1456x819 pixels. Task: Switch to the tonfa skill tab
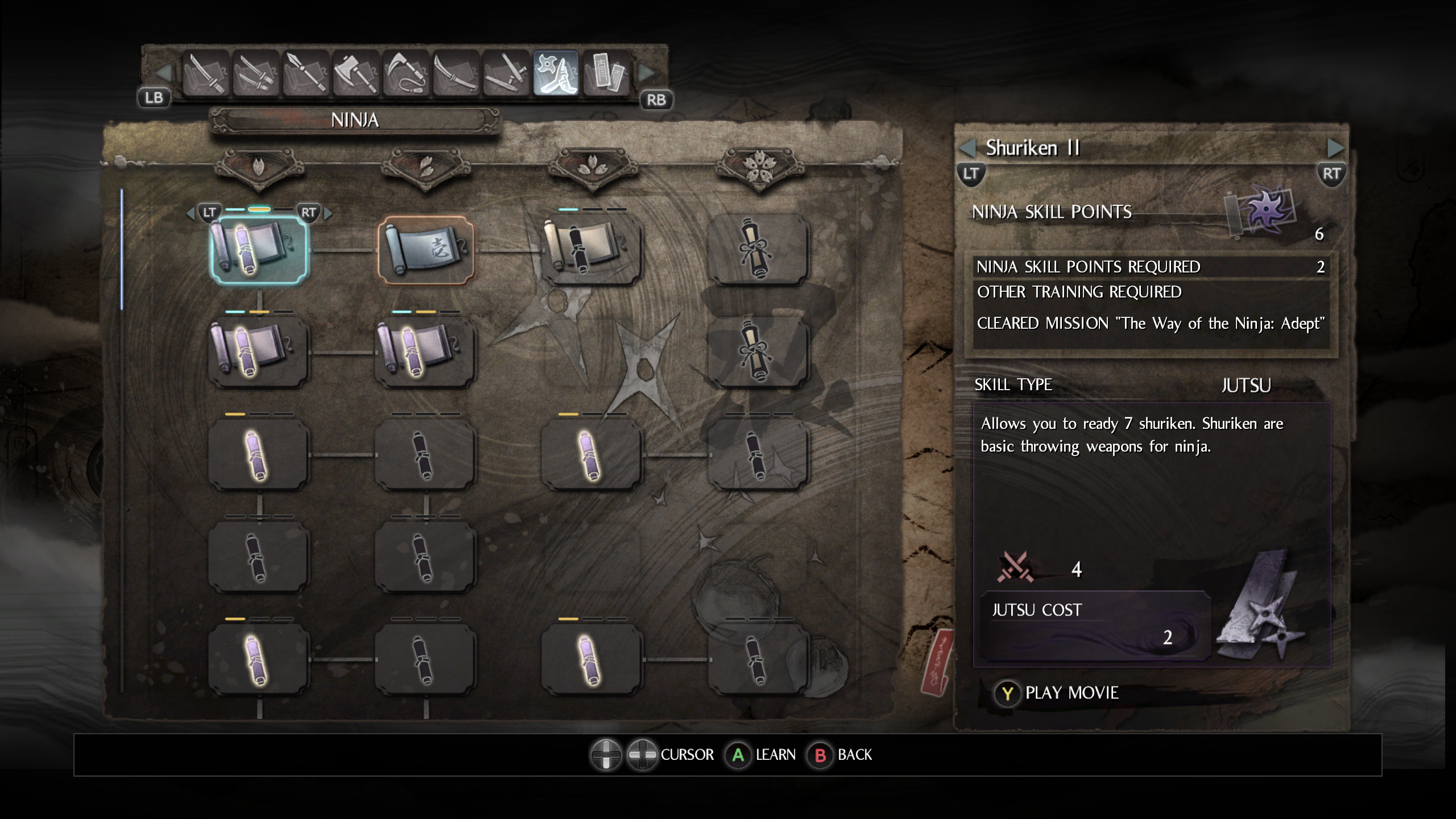[x=506, y=73]
